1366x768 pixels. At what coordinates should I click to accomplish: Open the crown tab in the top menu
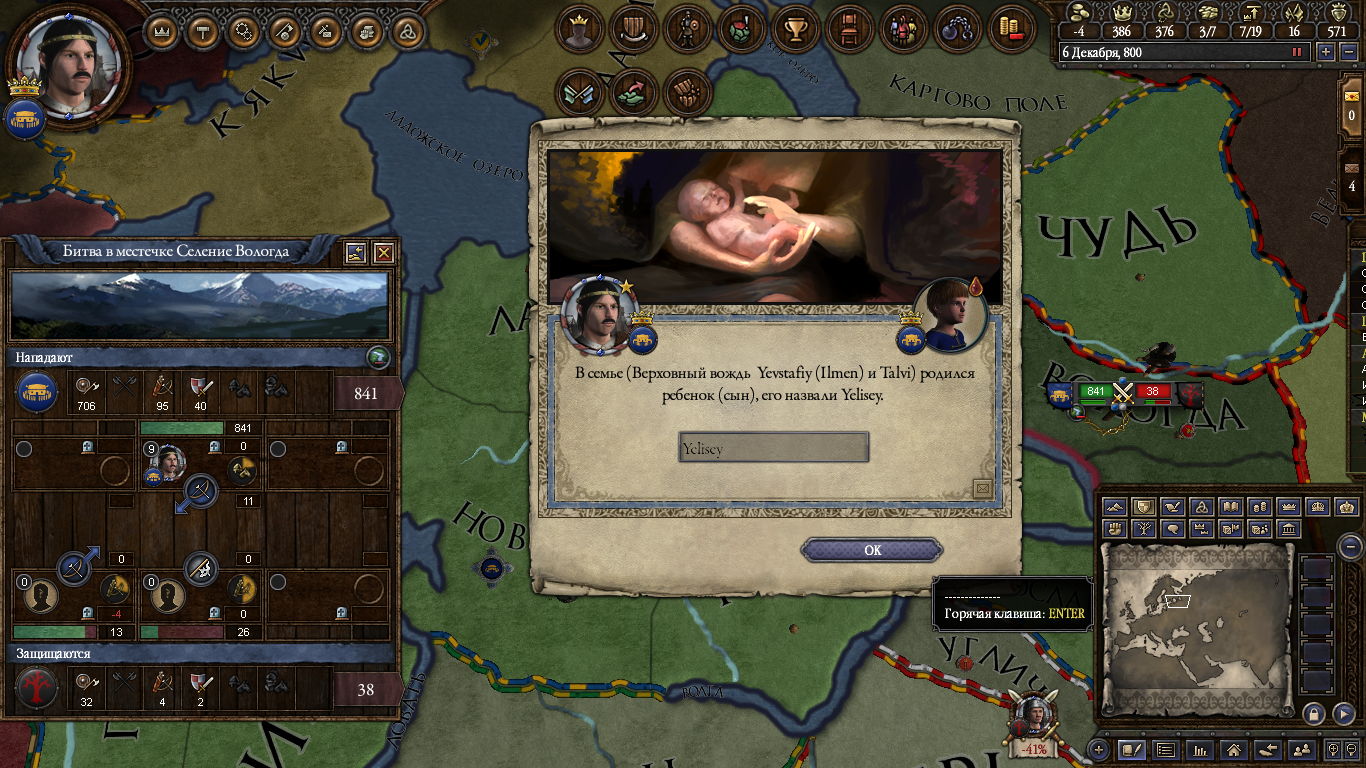coord(162,31)
